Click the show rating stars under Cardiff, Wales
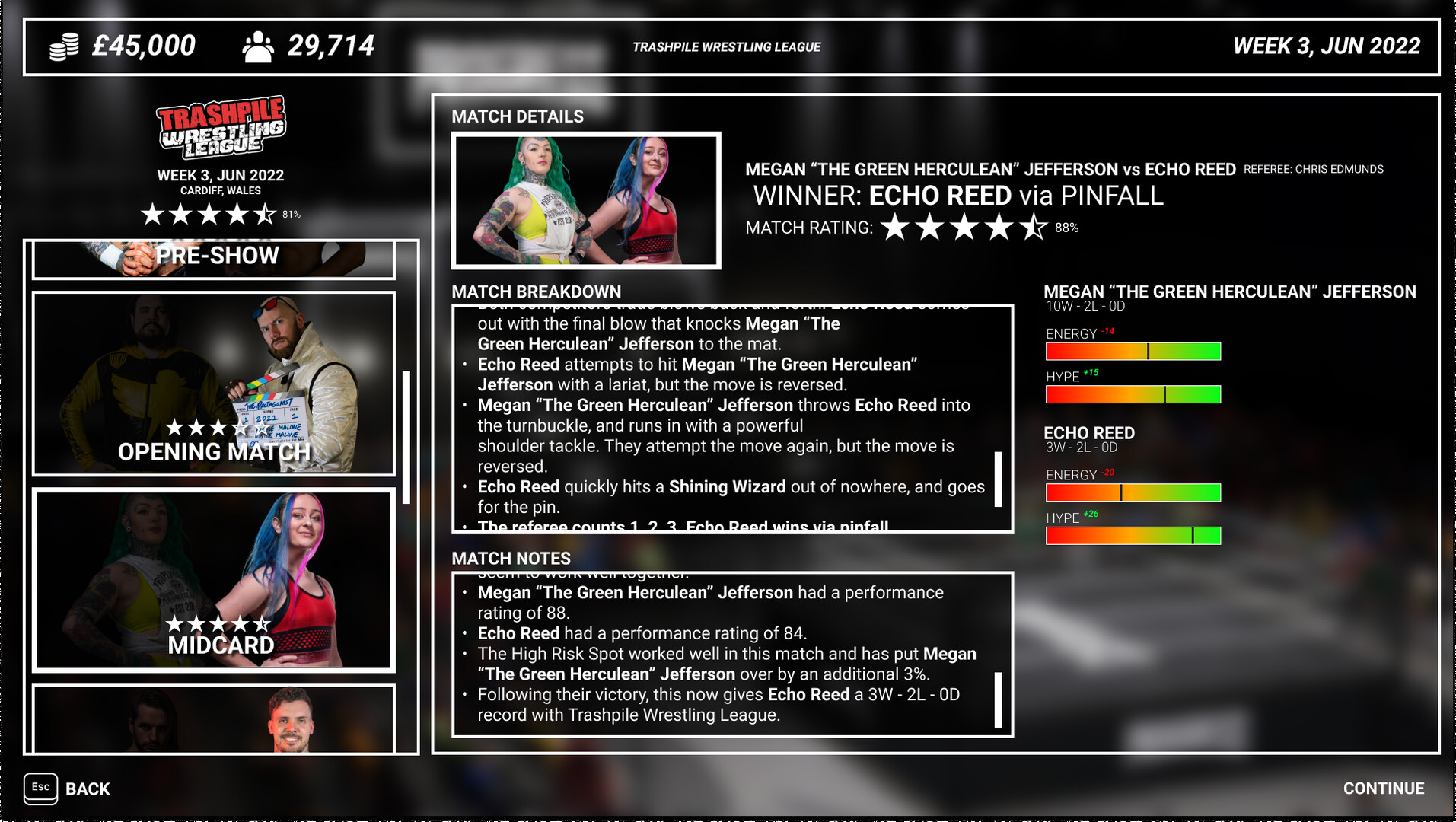This screenshot has width=1456, height=822. point(207,214)
